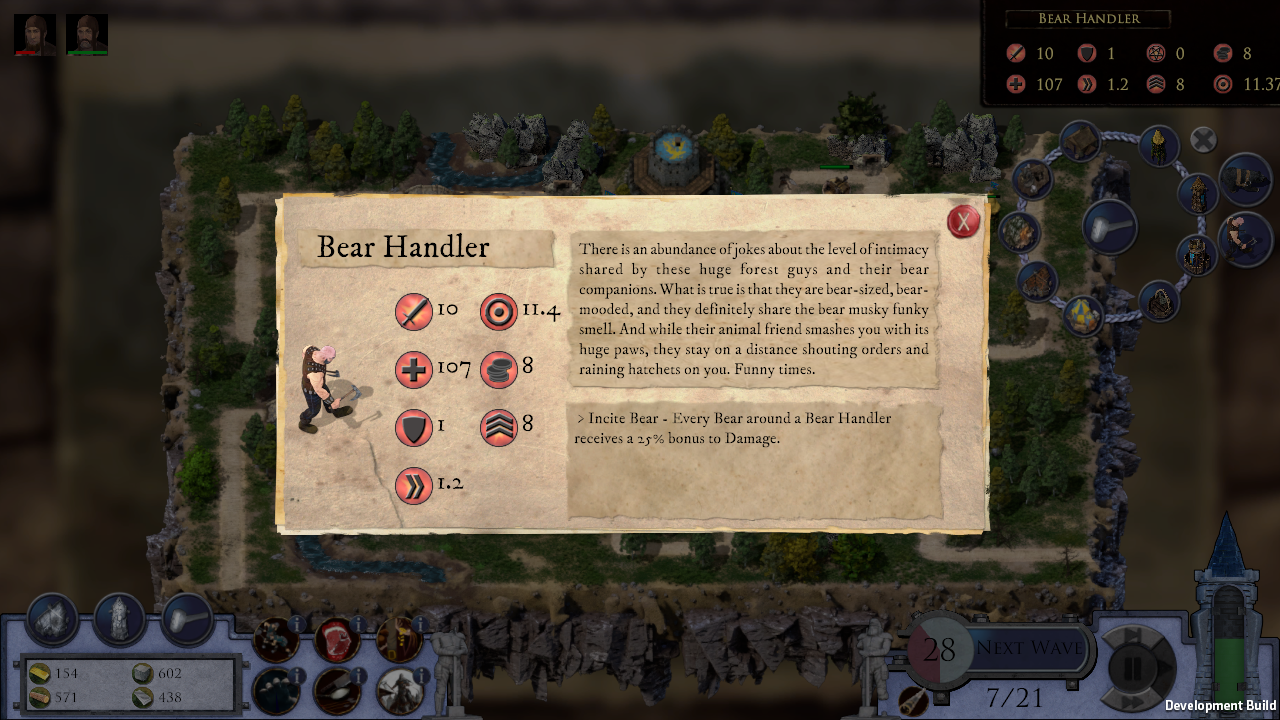The image size is (1280, 720).
Task: Select the blue-and-yellow tent building
Action: point(1082,314)
